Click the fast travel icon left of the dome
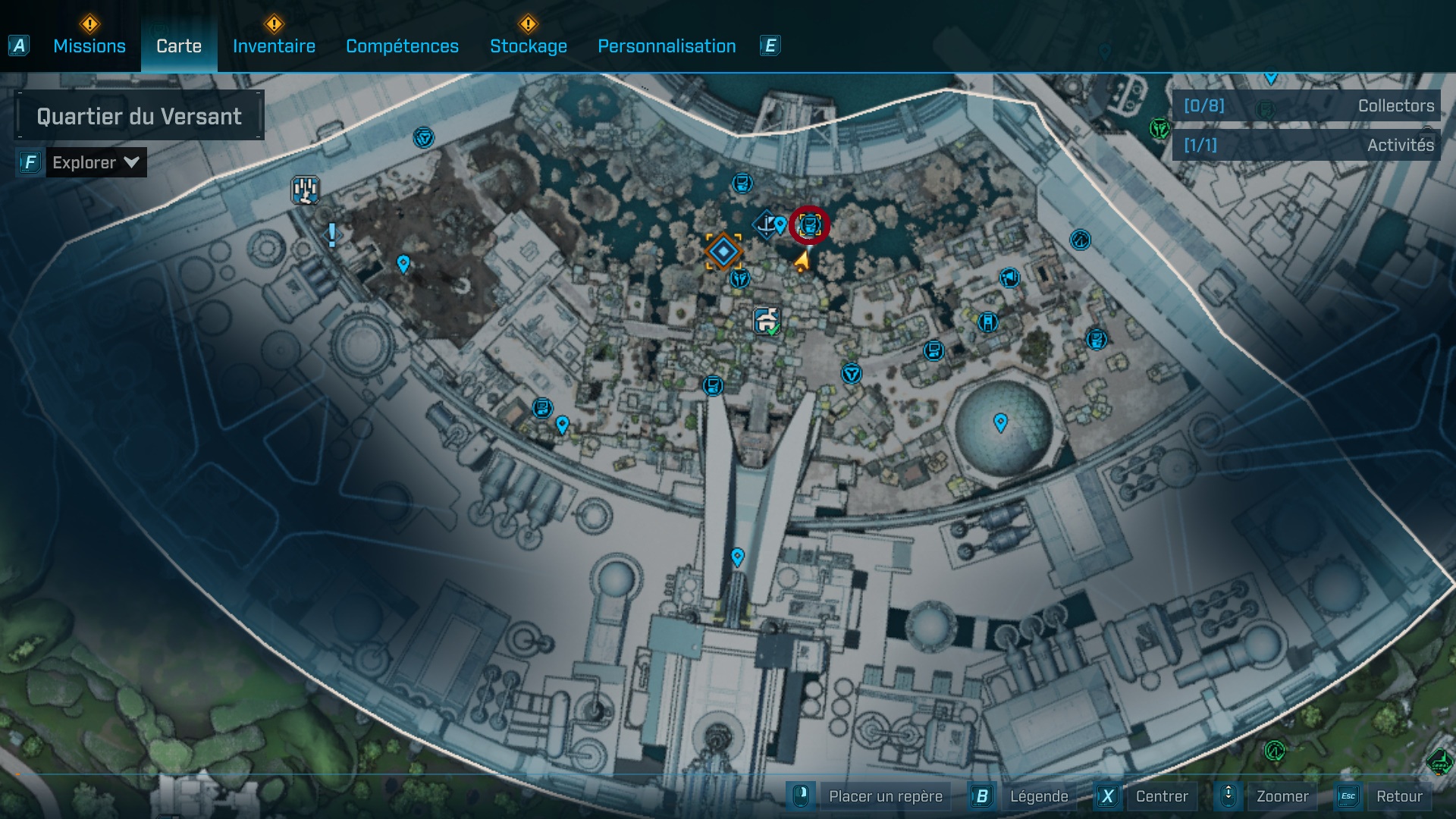1456x819 pixels. point(851,373)
